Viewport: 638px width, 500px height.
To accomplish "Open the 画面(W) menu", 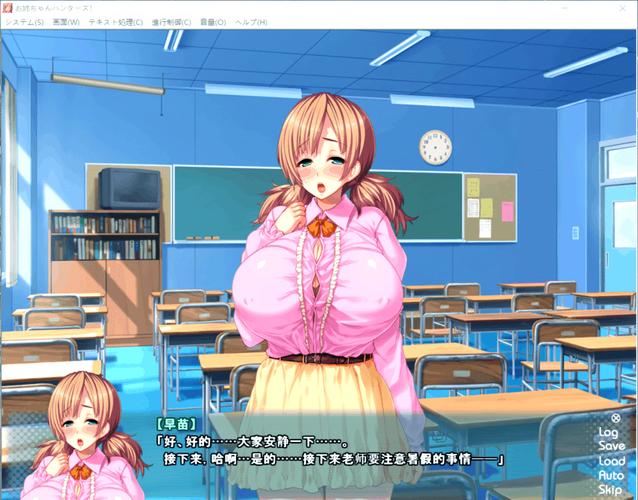I will 66,22.
